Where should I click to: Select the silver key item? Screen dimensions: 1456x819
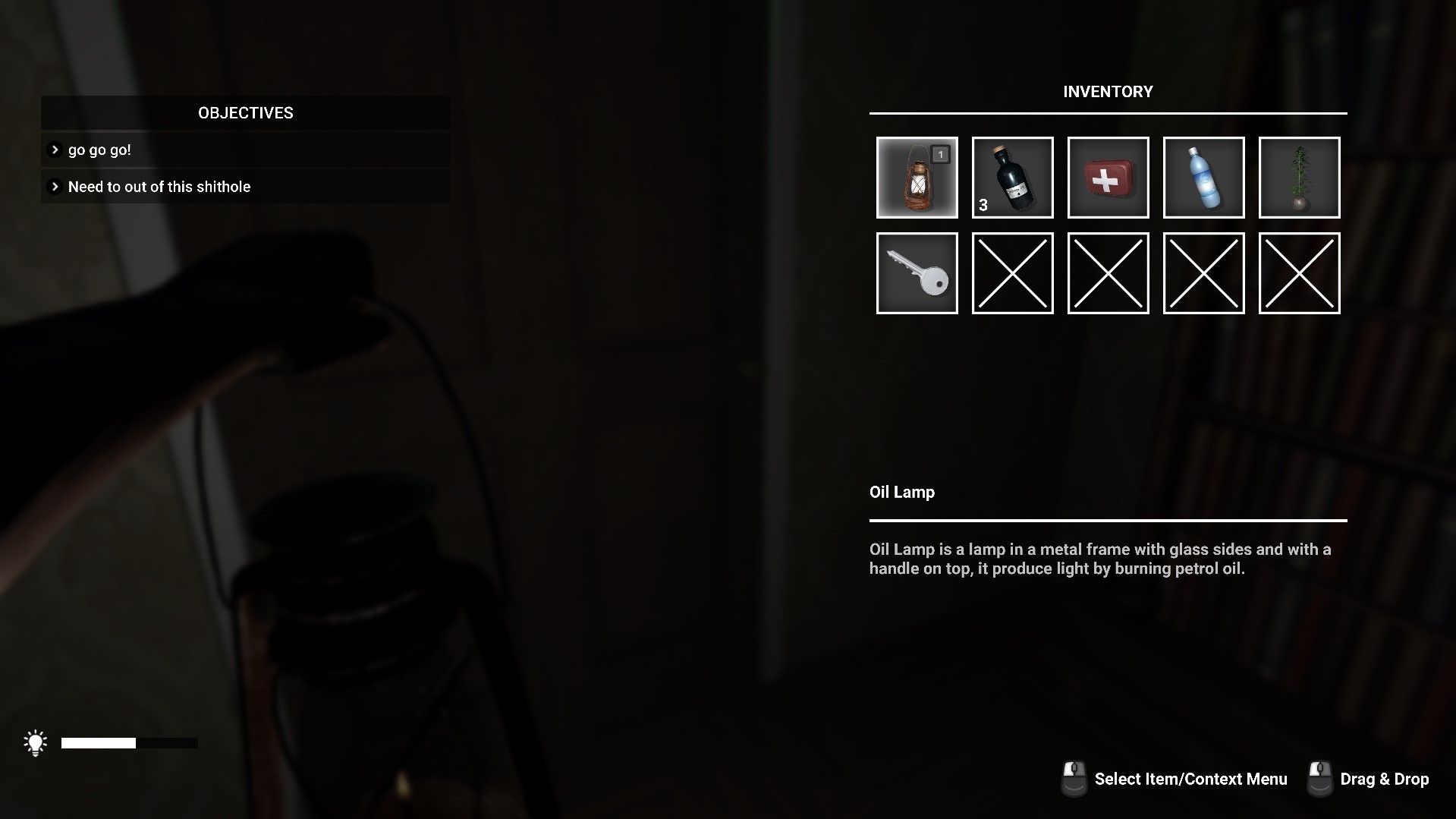pyautogui.click(x=917, y=273)
